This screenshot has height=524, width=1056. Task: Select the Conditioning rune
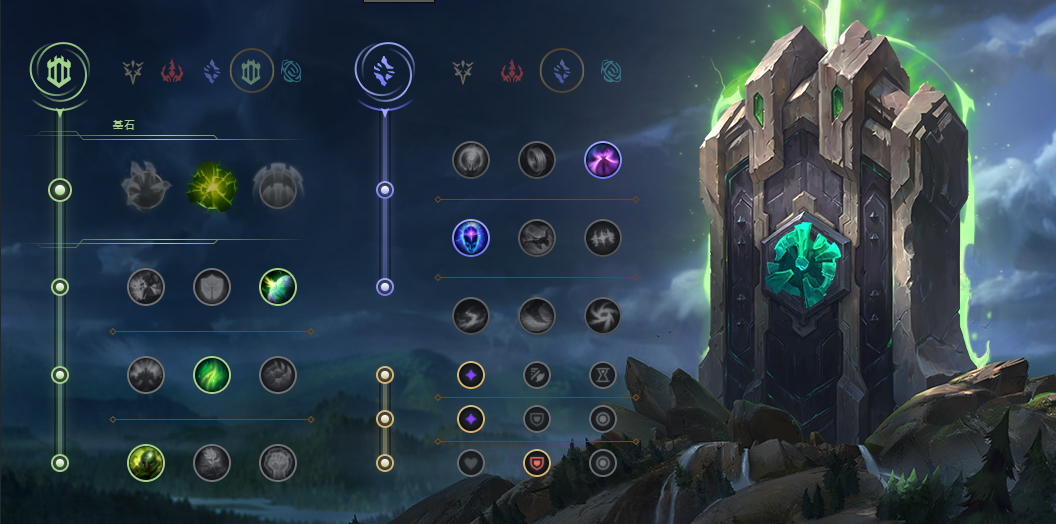[x=145, y=375]
